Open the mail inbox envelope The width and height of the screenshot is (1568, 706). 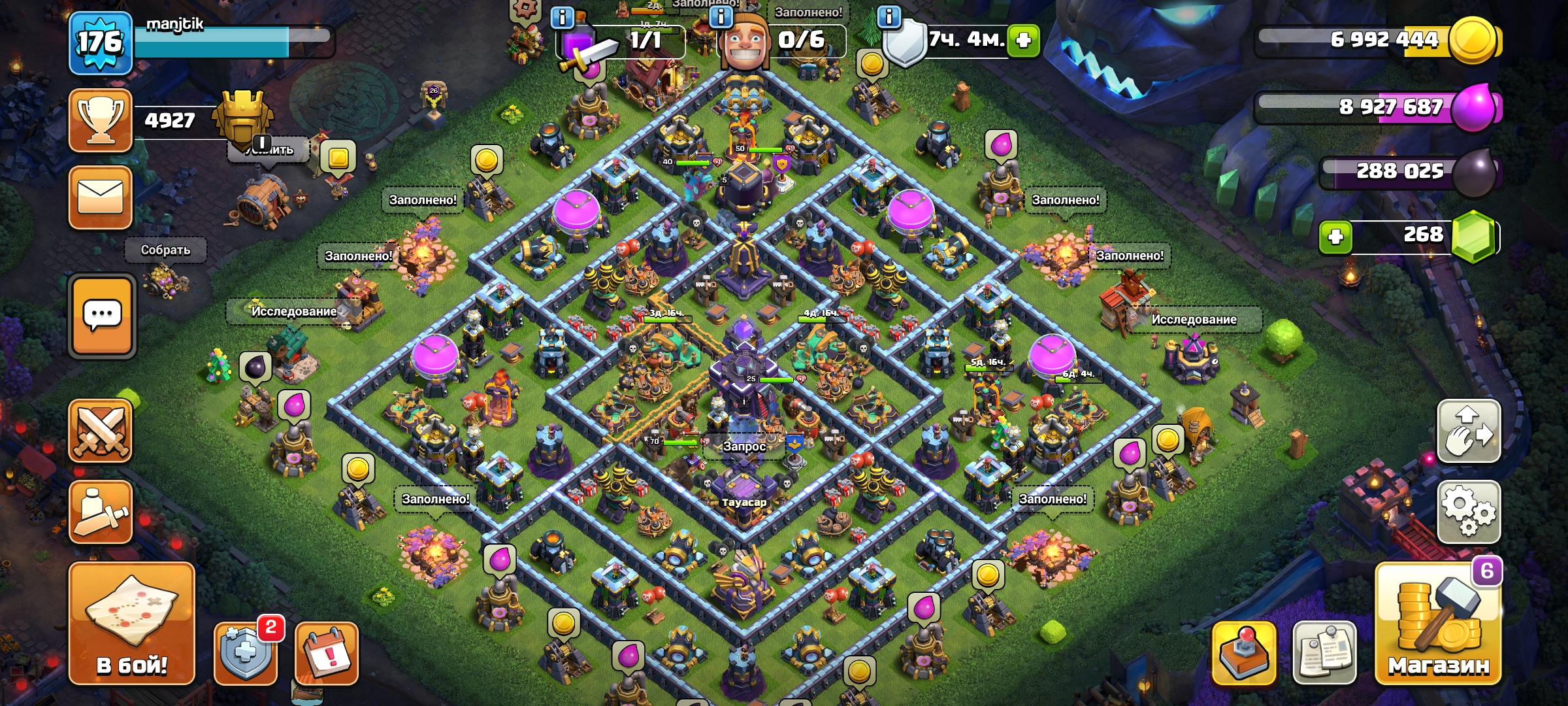click(x=101, y=197)
